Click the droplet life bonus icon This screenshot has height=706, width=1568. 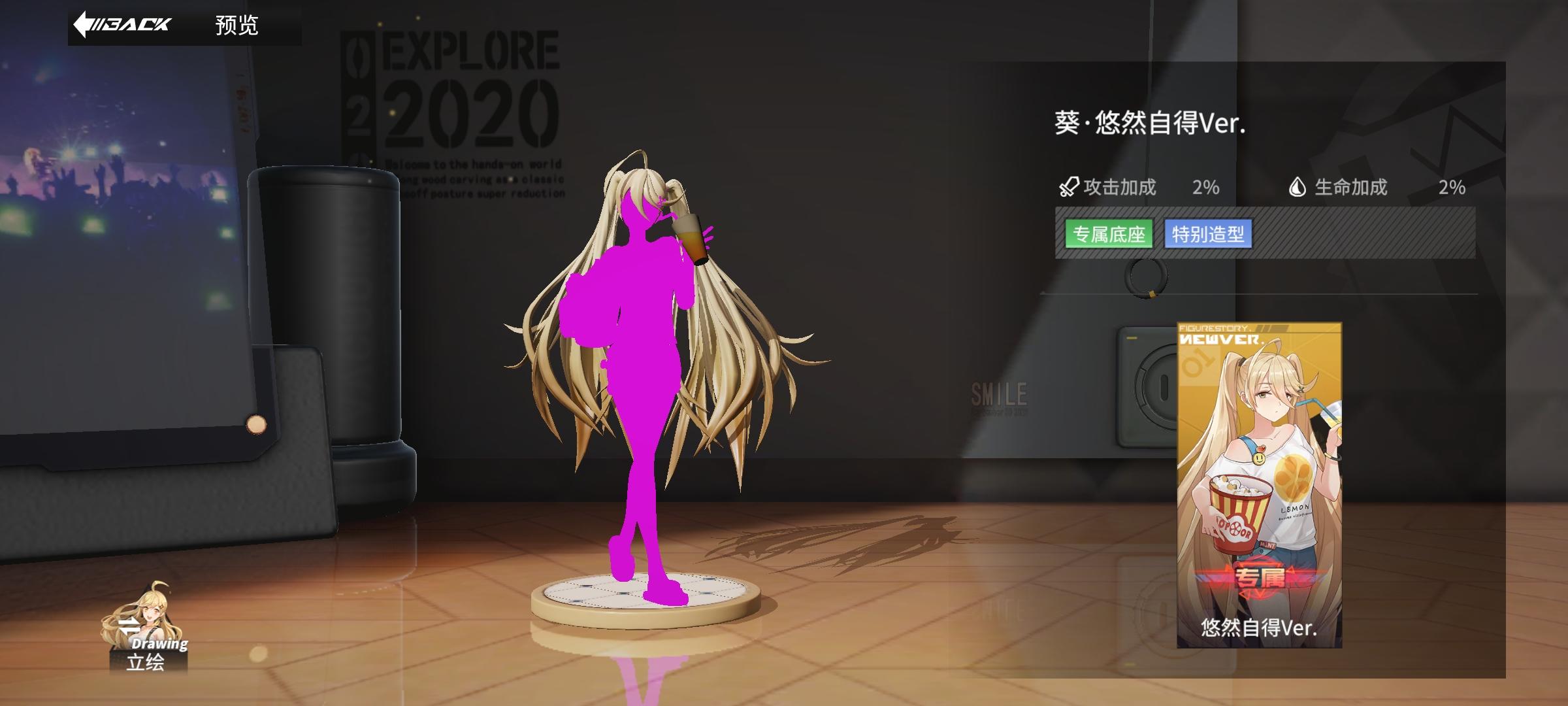pos(1298,188)
